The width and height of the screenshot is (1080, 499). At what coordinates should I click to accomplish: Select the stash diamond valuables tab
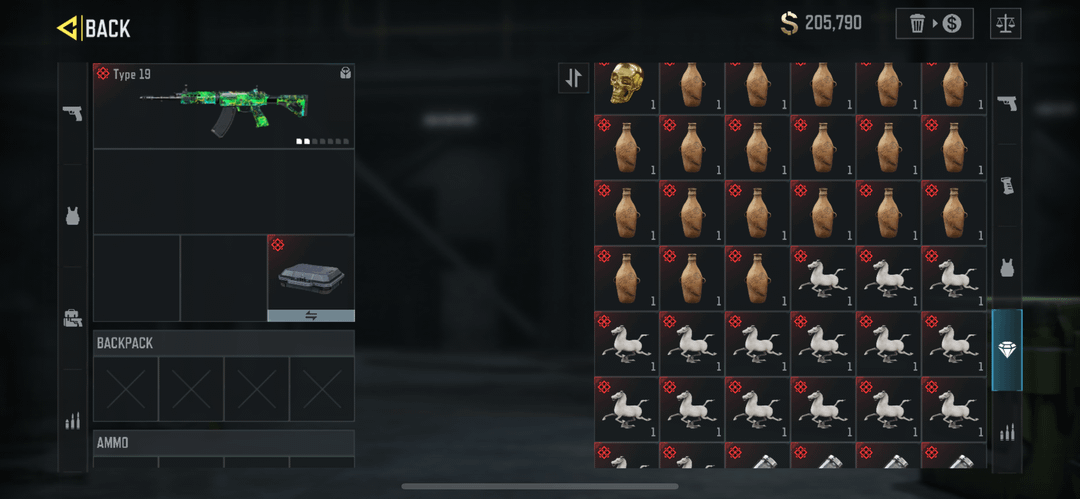point(1007,350)
